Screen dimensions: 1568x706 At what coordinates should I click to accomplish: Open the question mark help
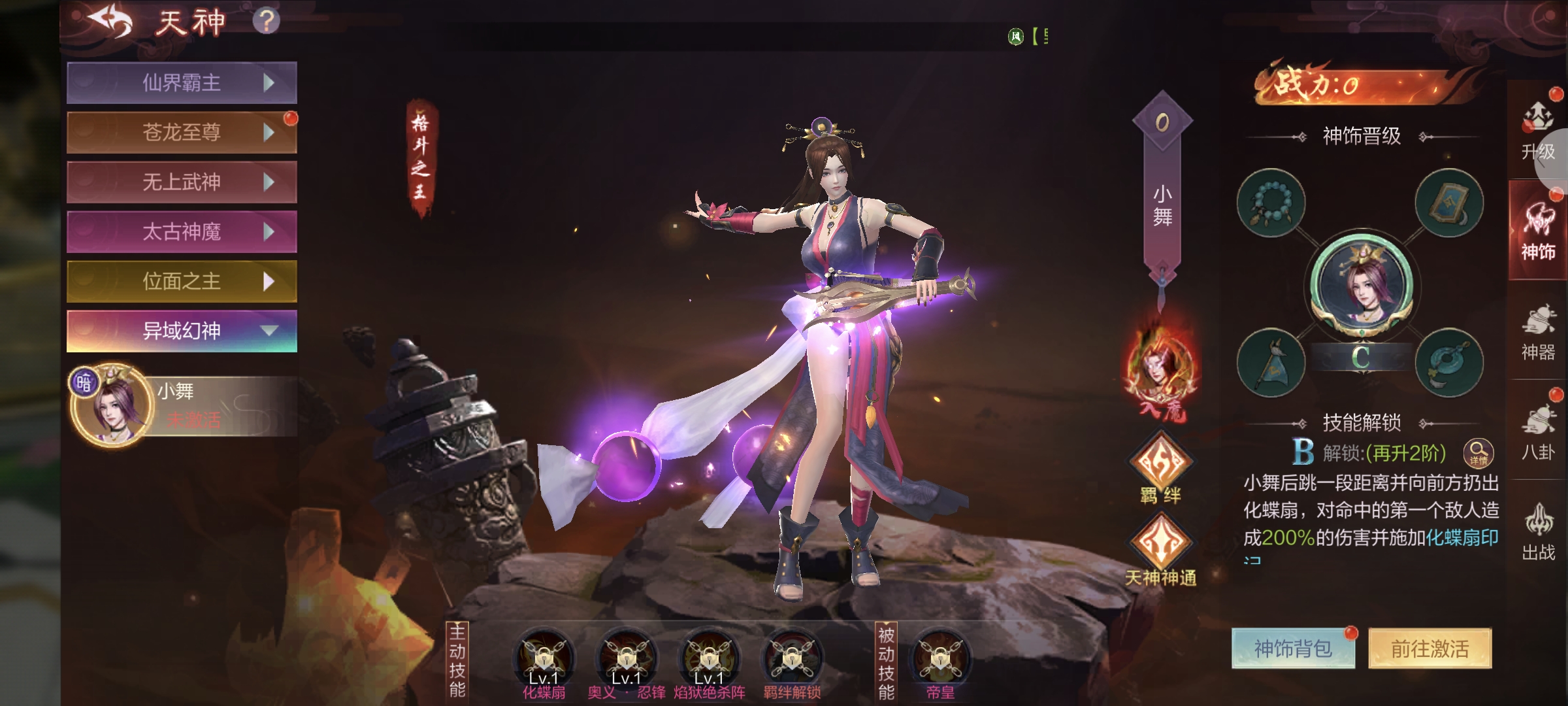(266, 21)
